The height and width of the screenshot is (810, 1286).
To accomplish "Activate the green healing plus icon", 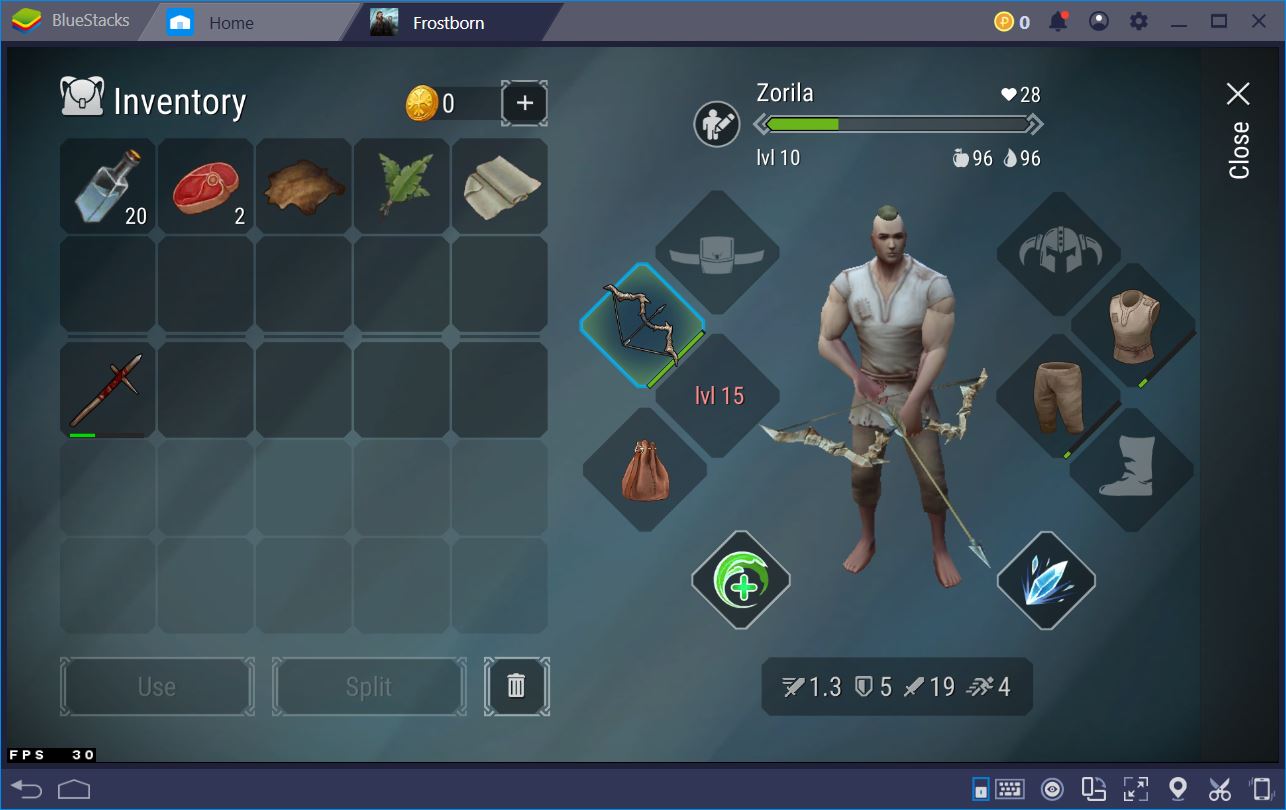I will [741, 581].
